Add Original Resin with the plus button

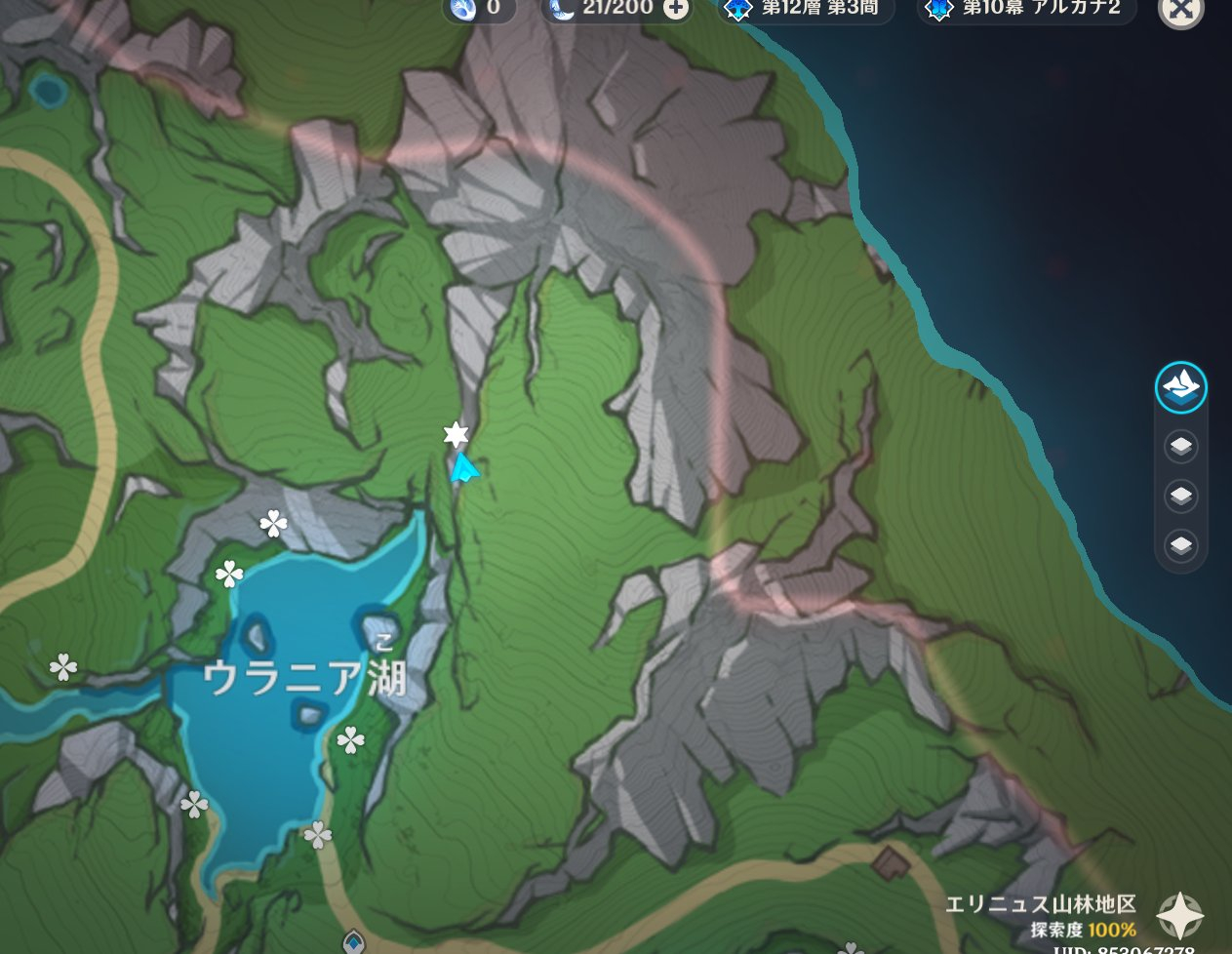click(x=675, y=9)
